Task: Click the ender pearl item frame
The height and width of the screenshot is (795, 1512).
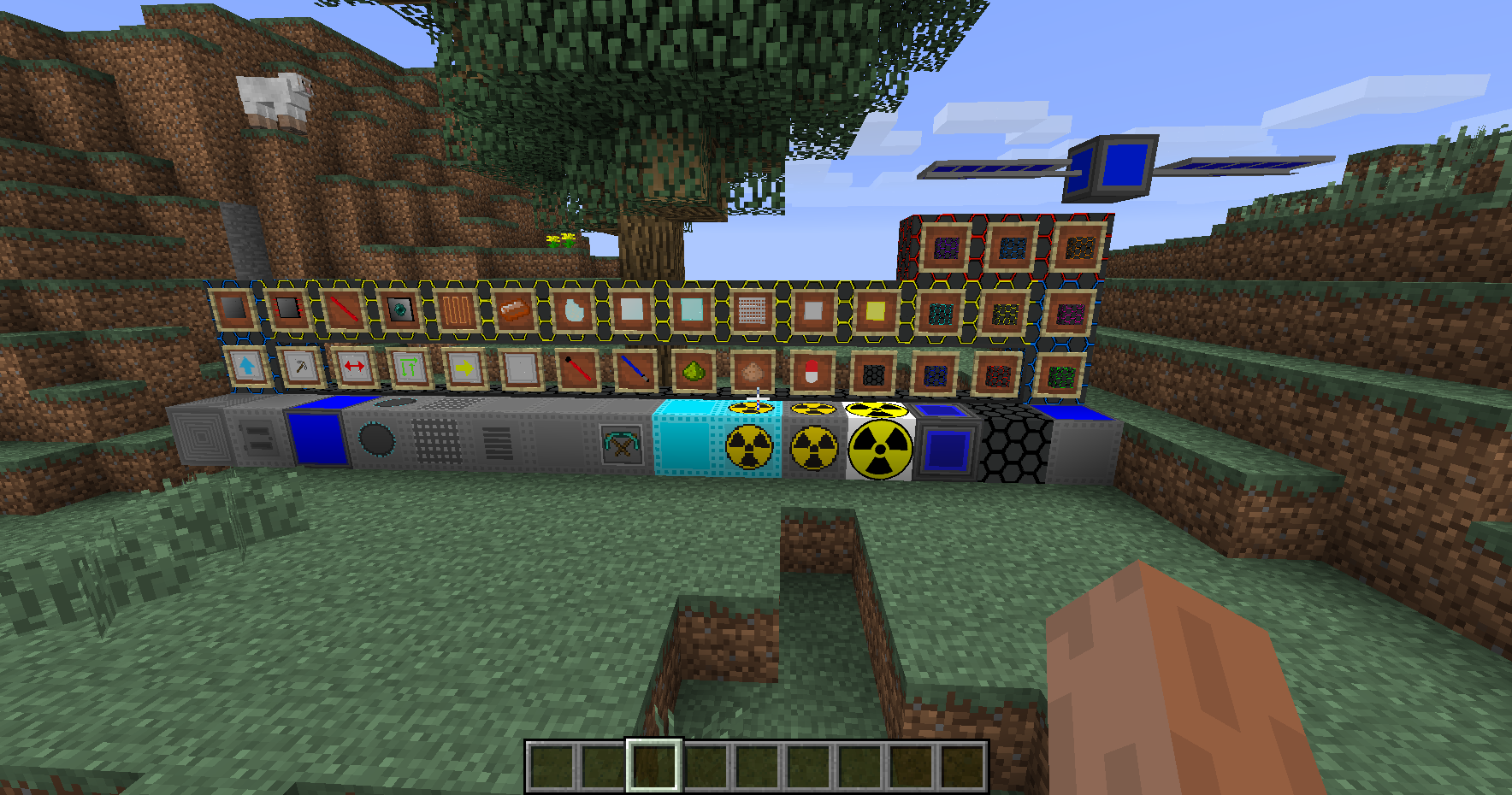Action: (399, 309)
